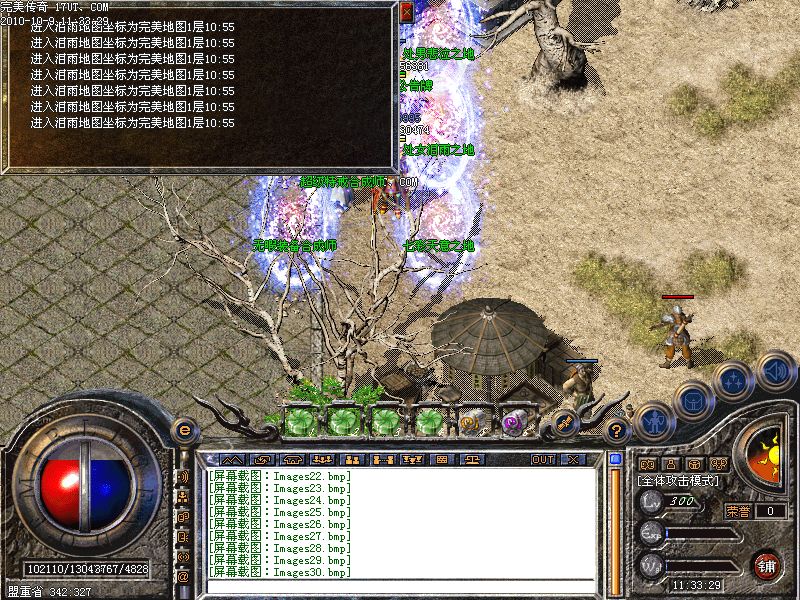Screen dimensions: 800x600
Task: Change the 全体攻击模式 attack mode label
Action: [x=682, y=481]
